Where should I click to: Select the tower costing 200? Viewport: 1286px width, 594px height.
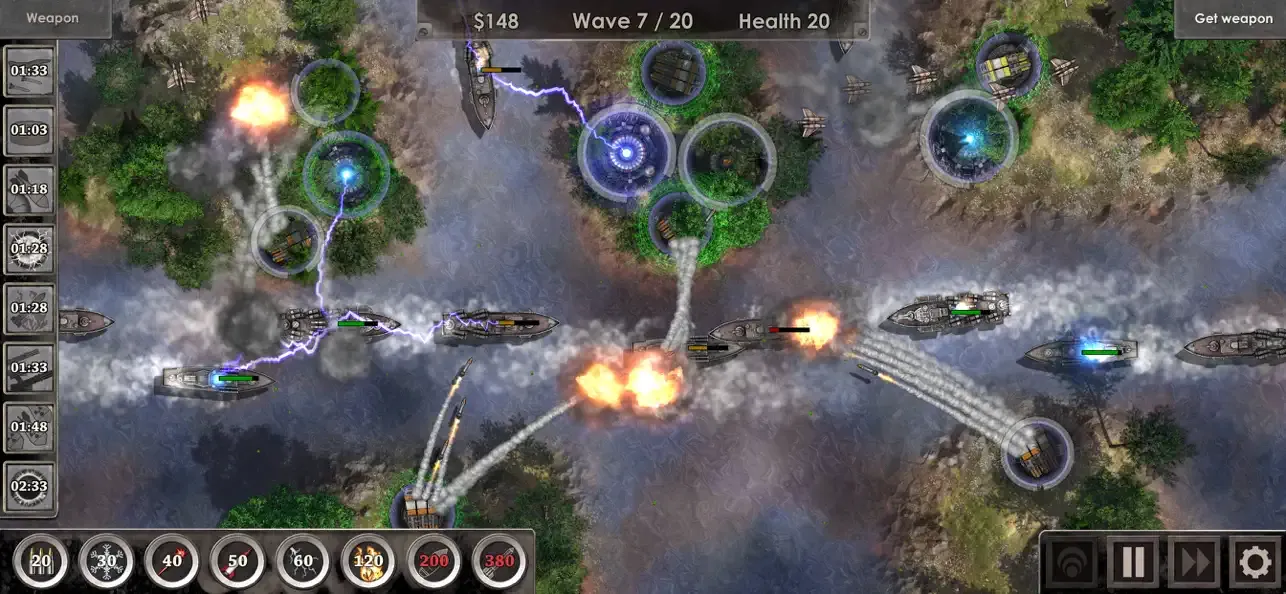tap(434, 562)
